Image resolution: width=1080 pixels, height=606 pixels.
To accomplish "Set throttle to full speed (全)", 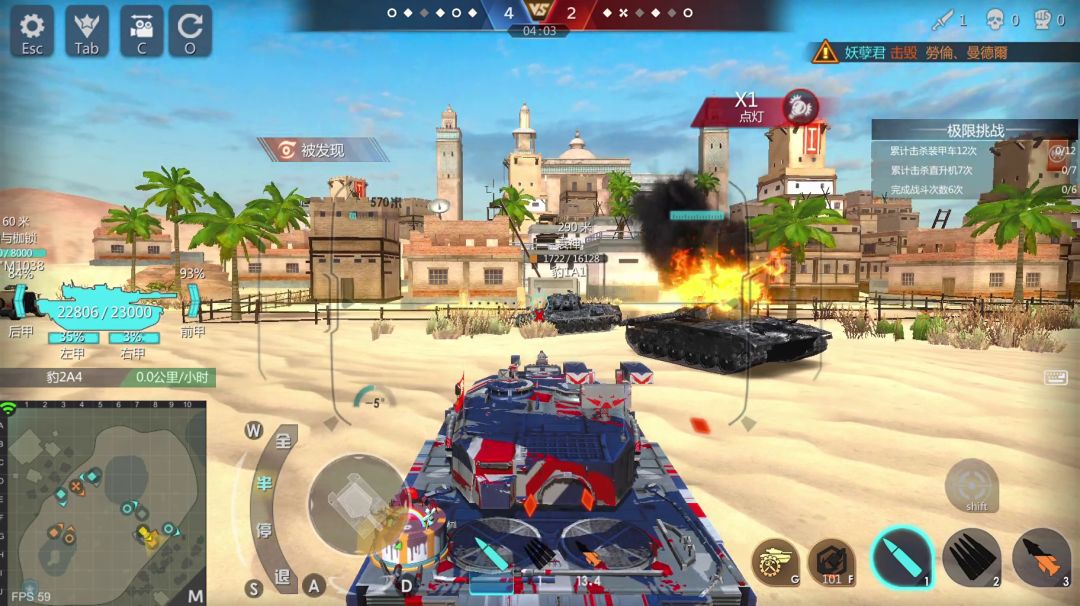I will [x=283, y=442].
